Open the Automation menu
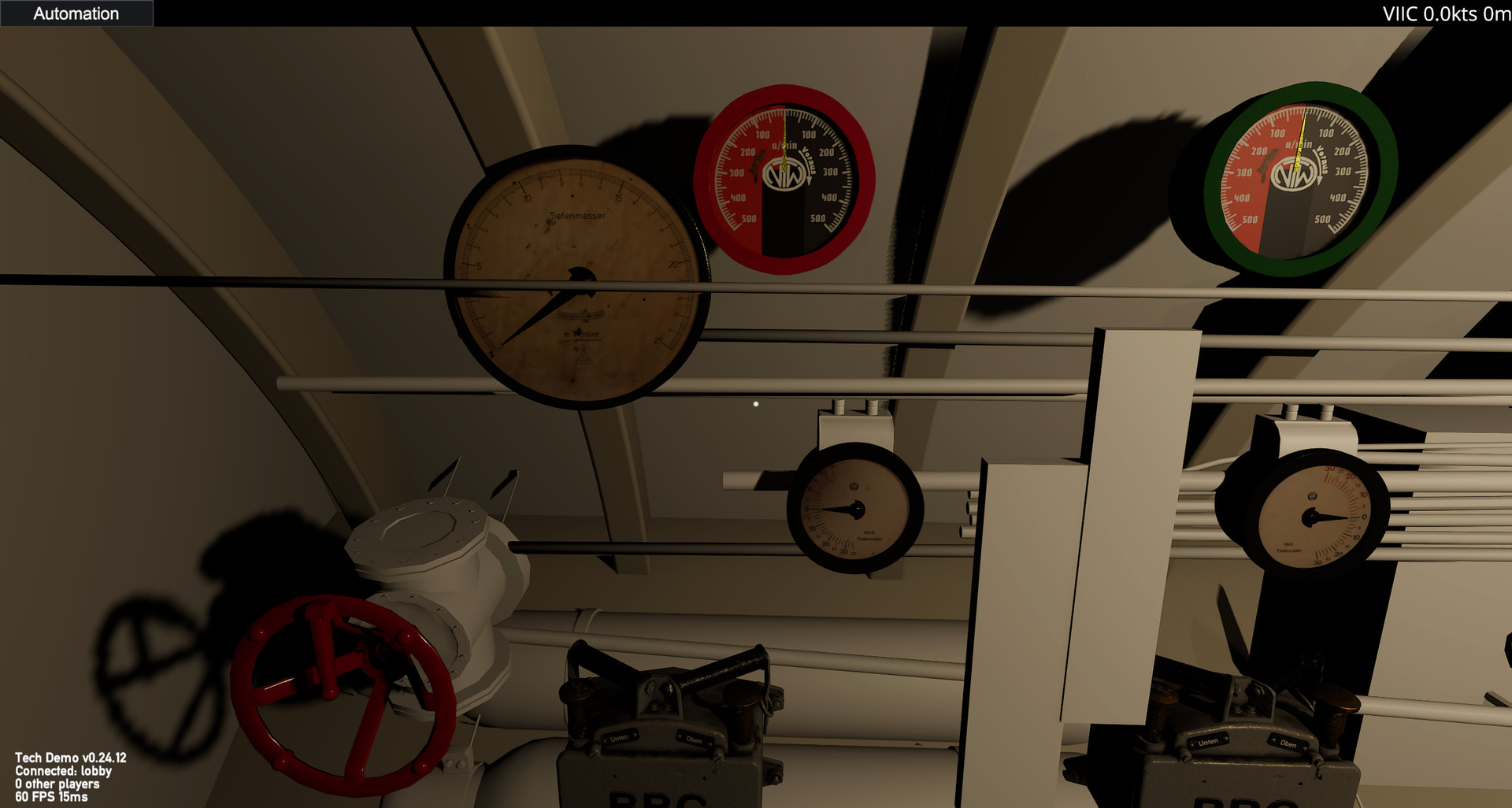This screenshot has width=1512, height=808. [76, 13]
